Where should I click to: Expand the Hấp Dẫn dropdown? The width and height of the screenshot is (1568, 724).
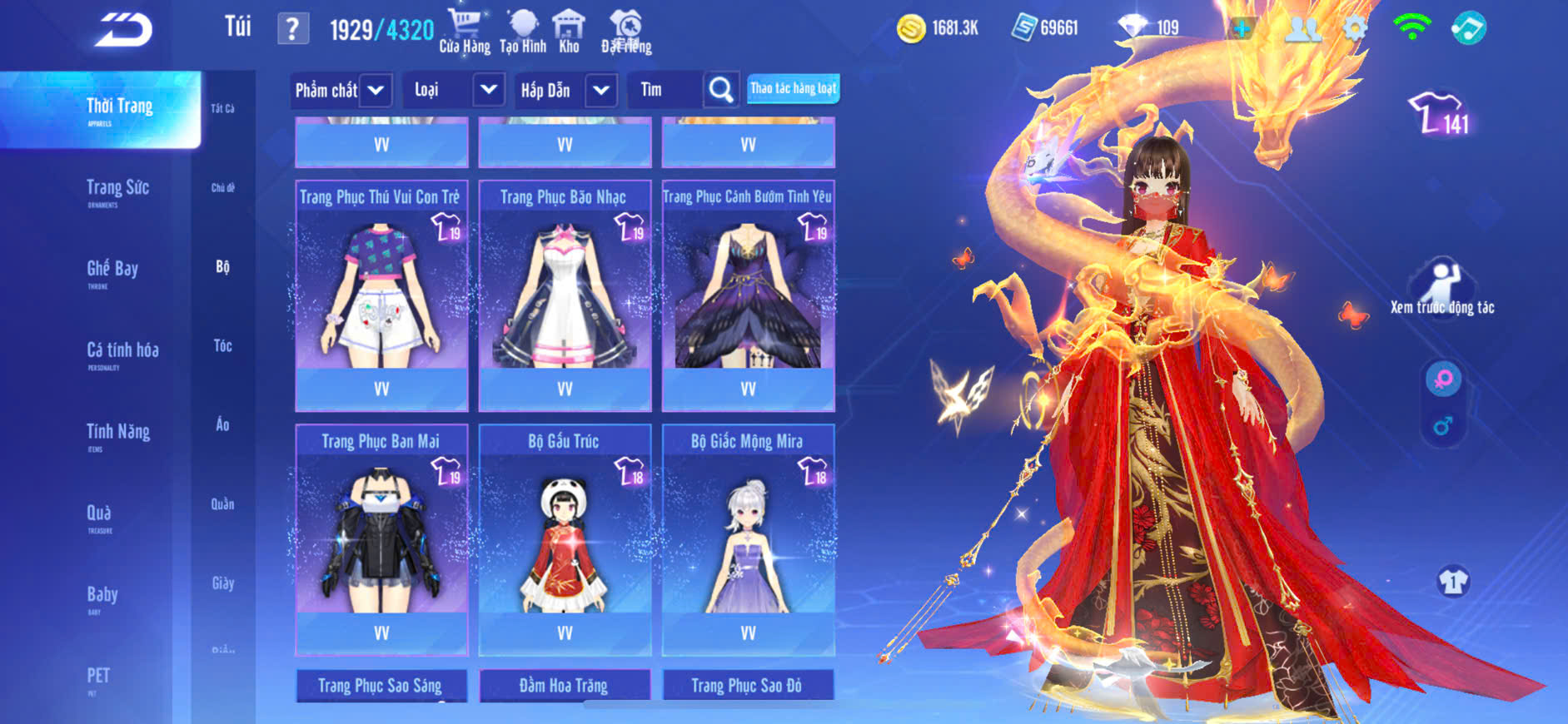click(x=601, y=90)
